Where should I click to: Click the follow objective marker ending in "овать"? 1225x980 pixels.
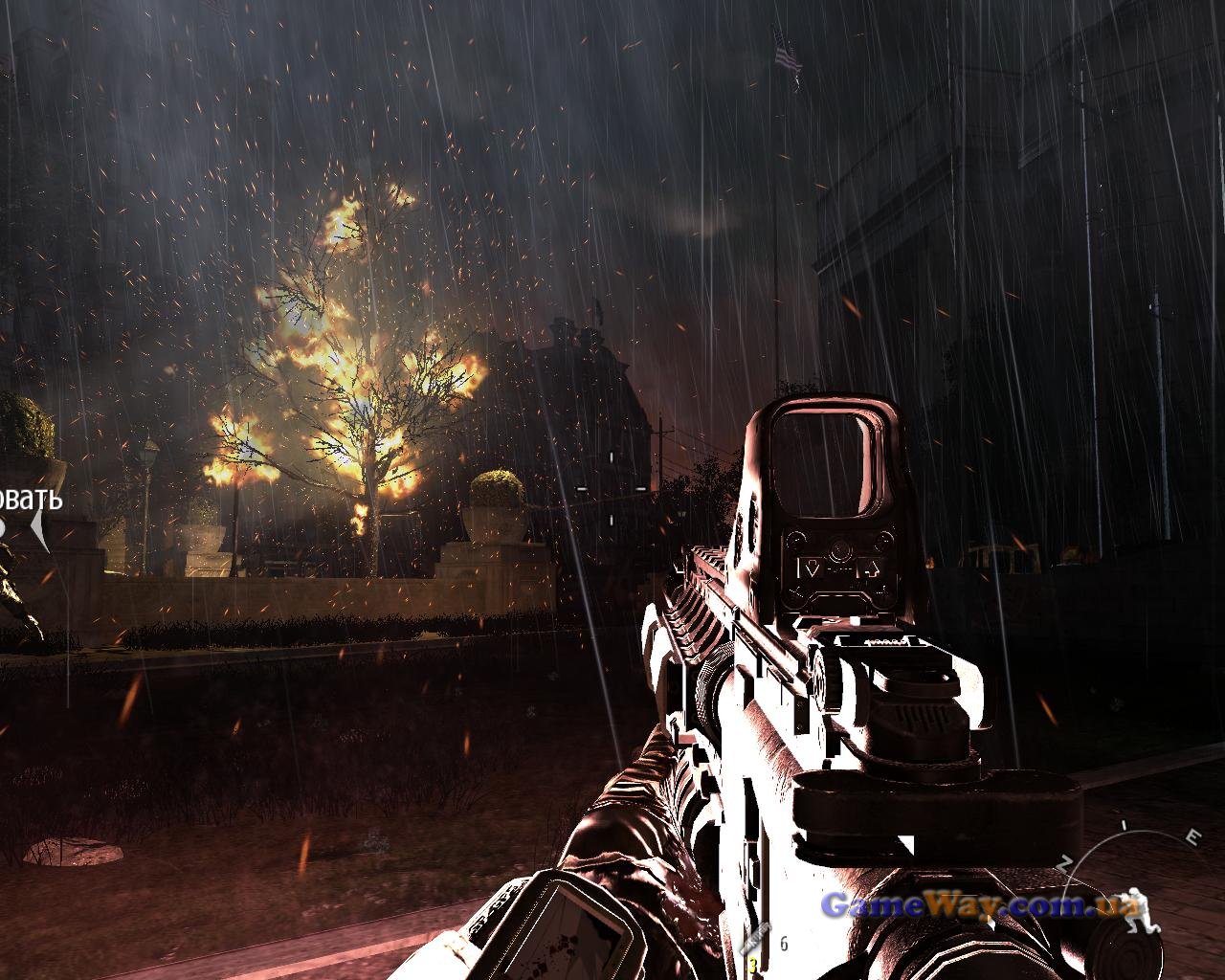pos(31,501)
